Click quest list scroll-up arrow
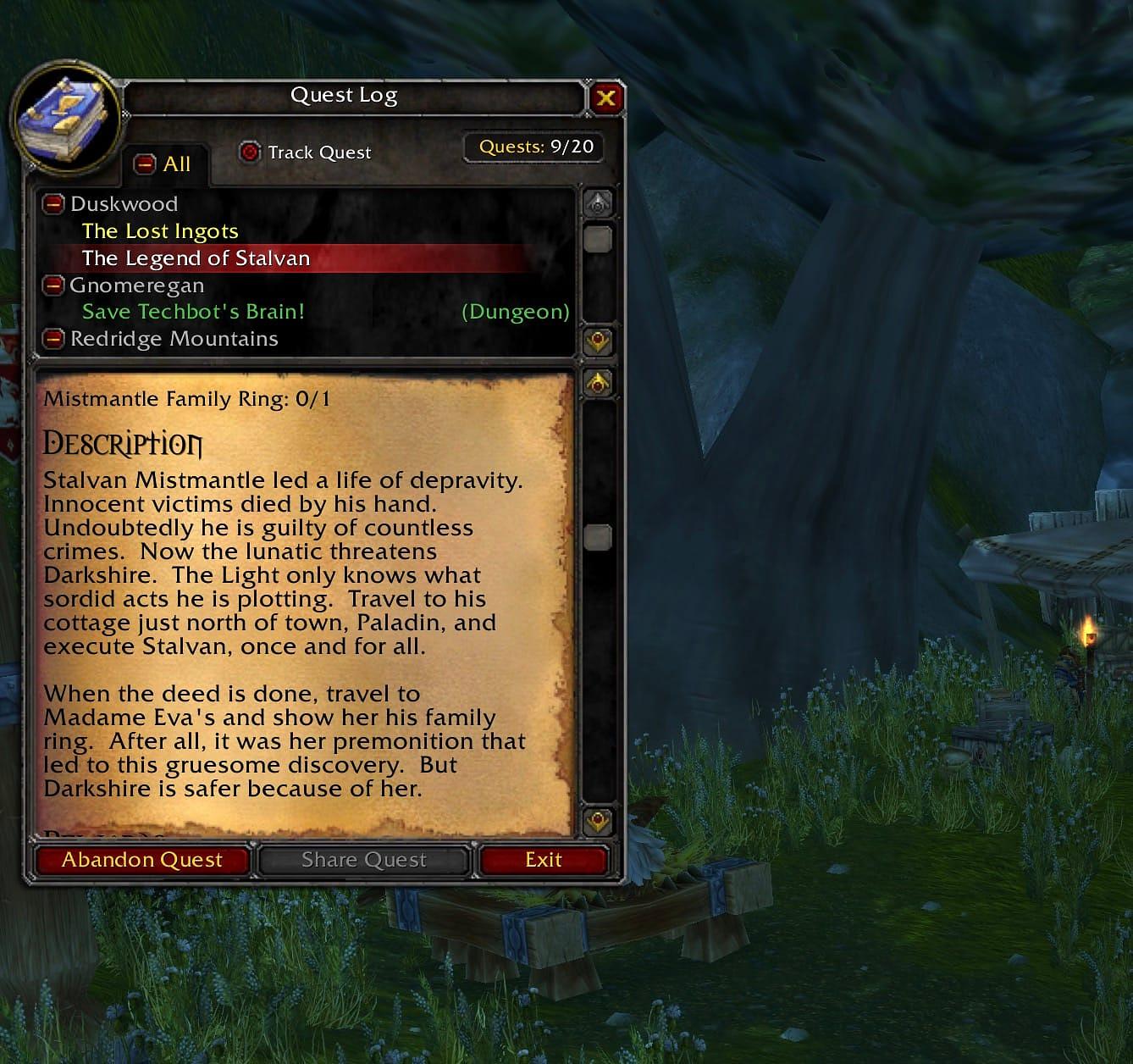Screen dimensions: 1133x1064 coord(598,203)
